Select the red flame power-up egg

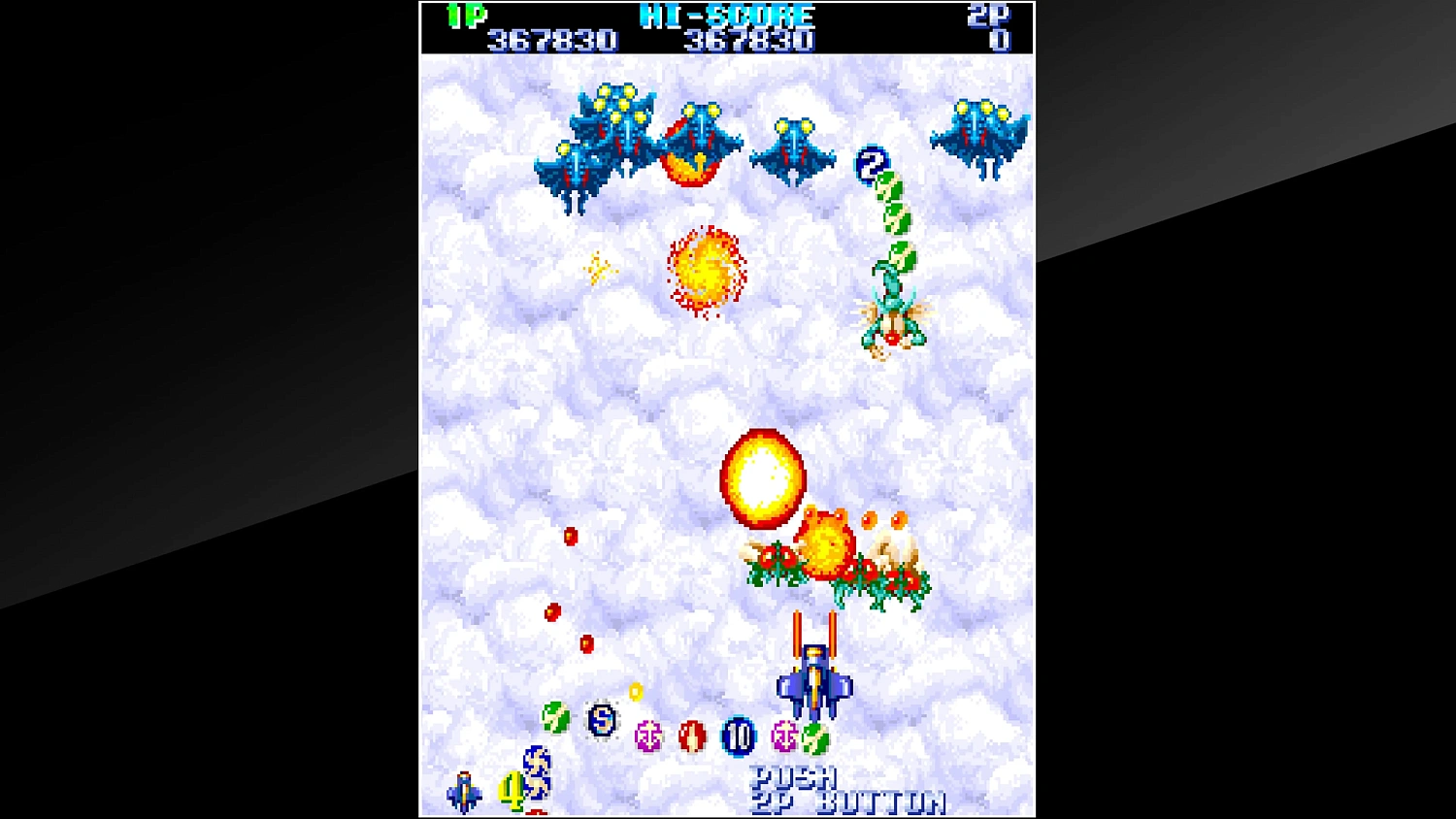692,736
